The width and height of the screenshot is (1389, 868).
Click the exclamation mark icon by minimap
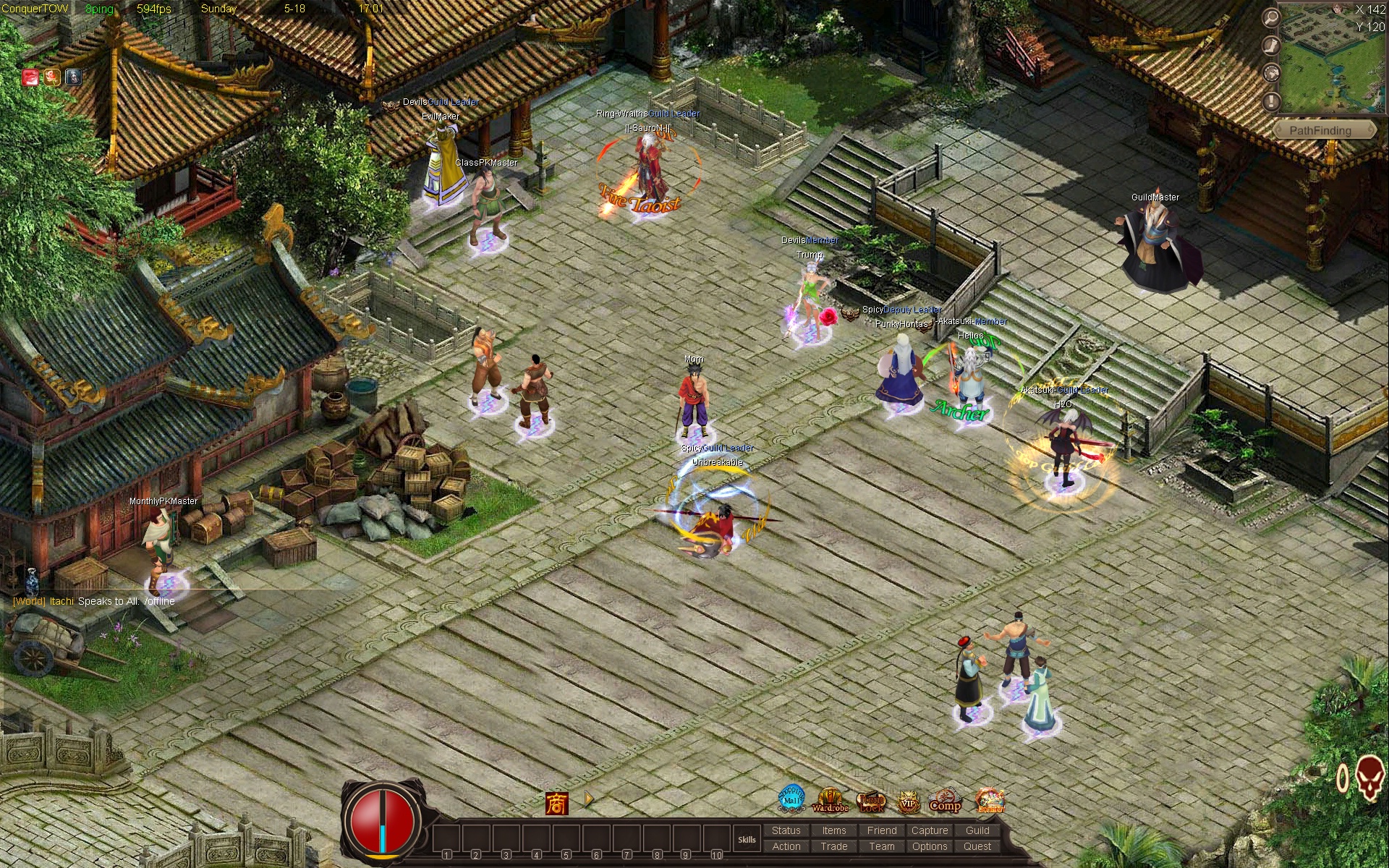click(x=1271, y=101)
